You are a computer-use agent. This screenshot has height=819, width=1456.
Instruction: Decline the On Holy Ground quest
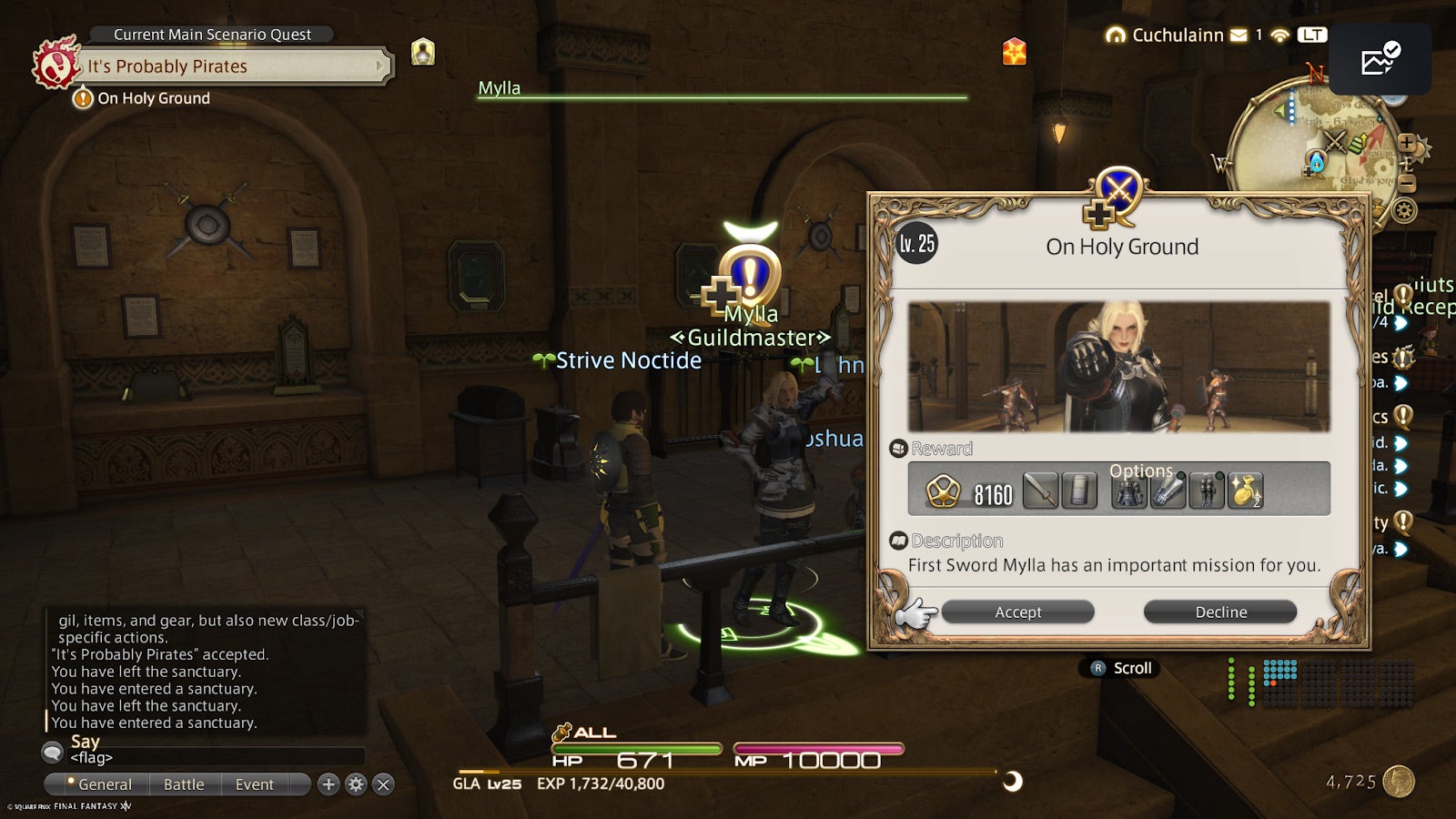coord(1219,612)
